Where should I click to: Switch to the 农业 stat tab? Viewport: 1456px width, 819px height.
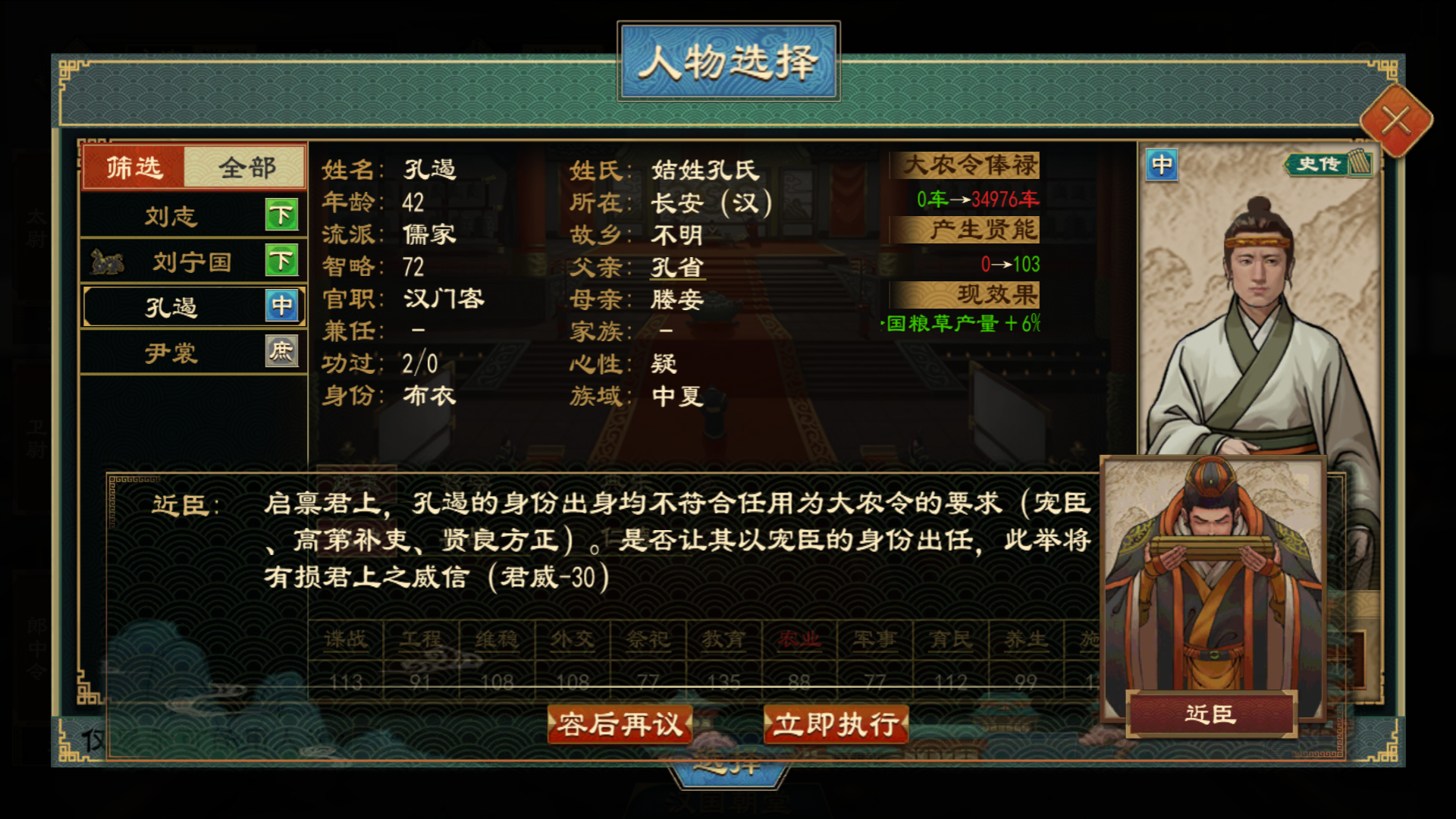(800, 640)
